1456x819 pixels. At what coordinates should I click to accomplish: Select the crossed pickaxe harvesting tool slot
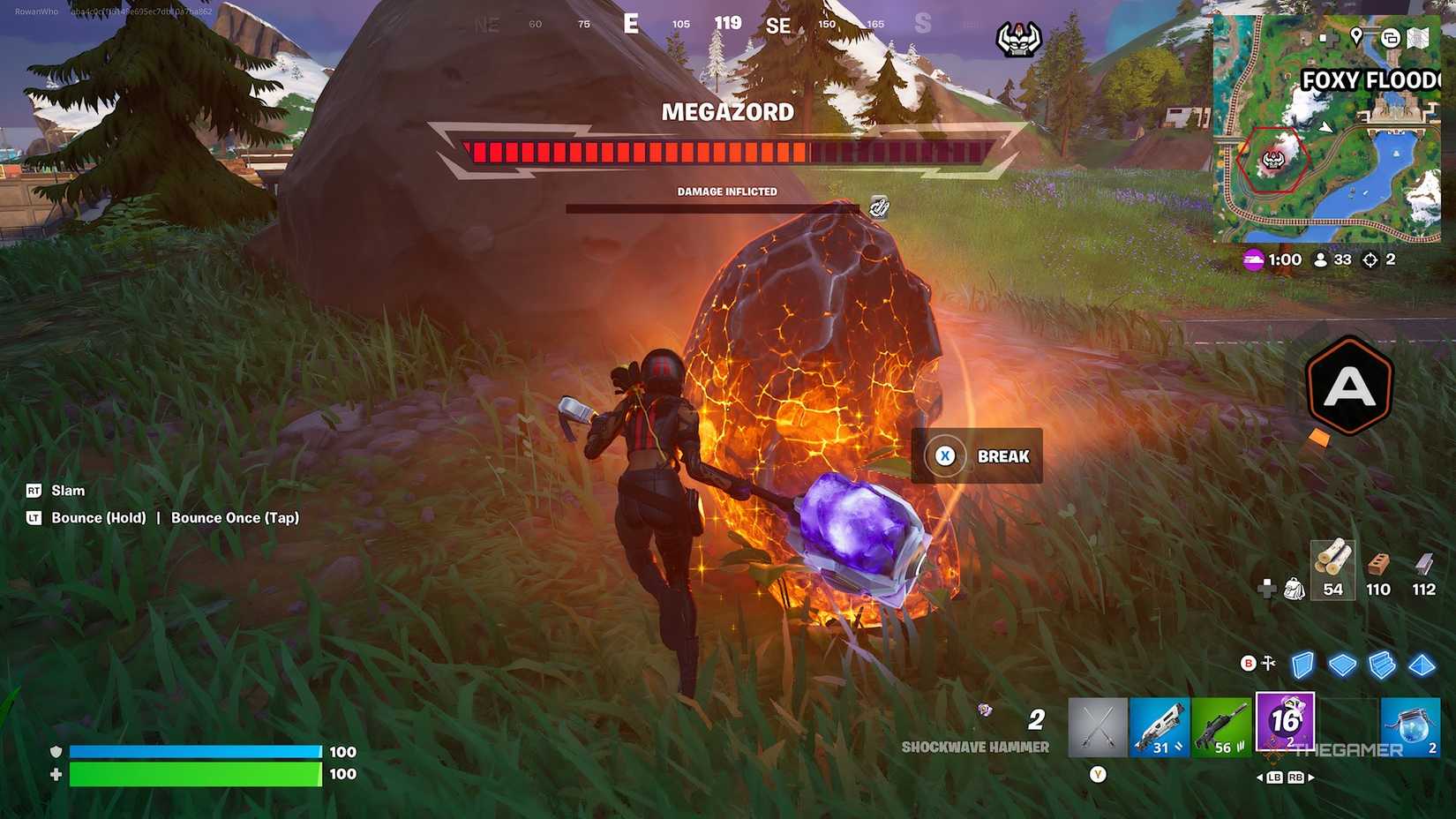[1098, 728]
